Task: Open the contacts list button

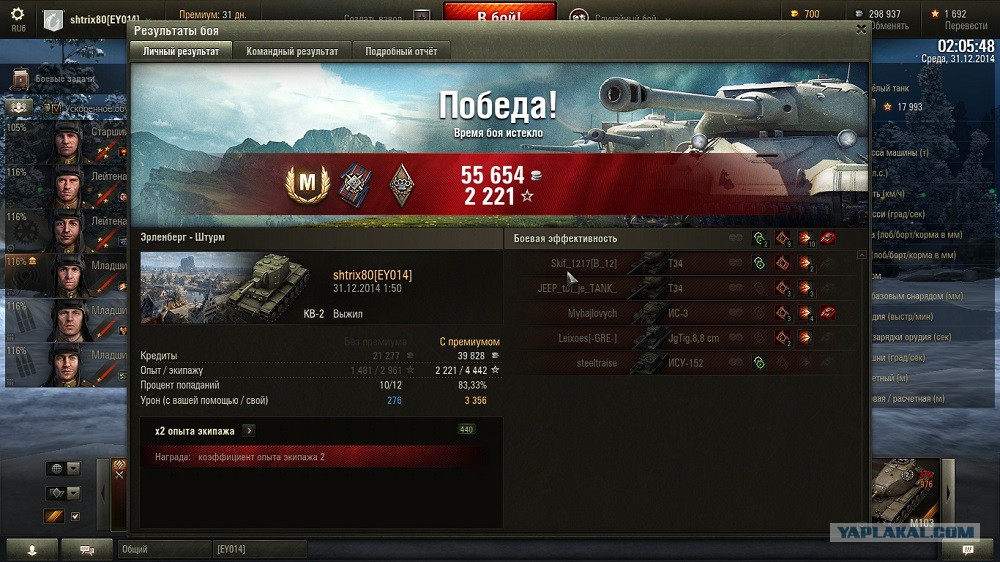Action: pyautogui.click(x=31, y=549)
